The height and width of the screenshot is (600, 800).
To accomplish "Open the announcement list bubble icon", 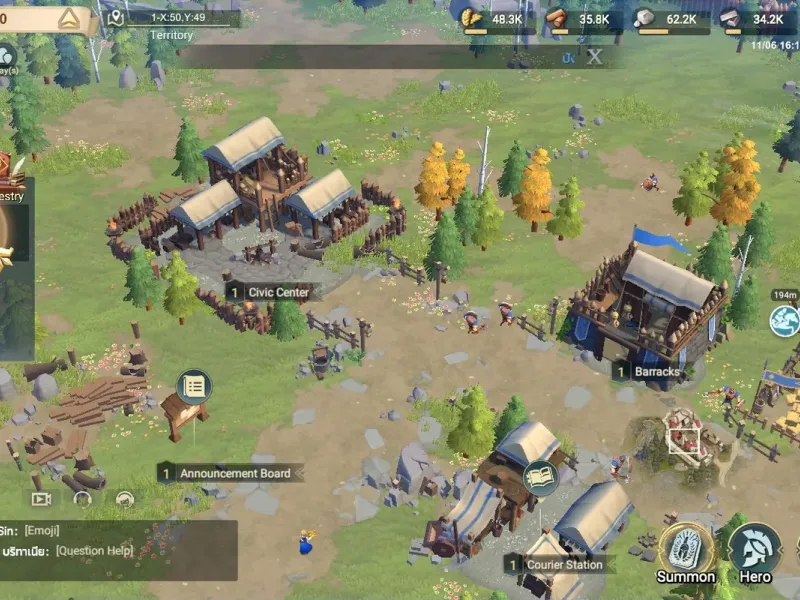I will point(194,385).
